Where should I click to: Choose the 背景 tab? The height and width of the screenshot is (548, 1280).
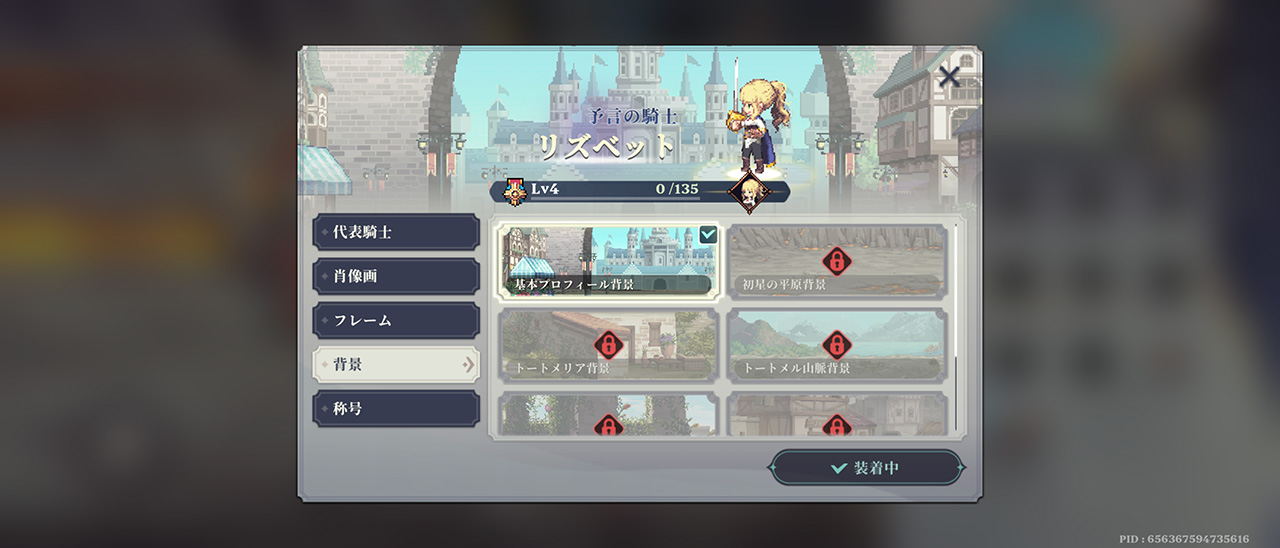tap(396, 365)
